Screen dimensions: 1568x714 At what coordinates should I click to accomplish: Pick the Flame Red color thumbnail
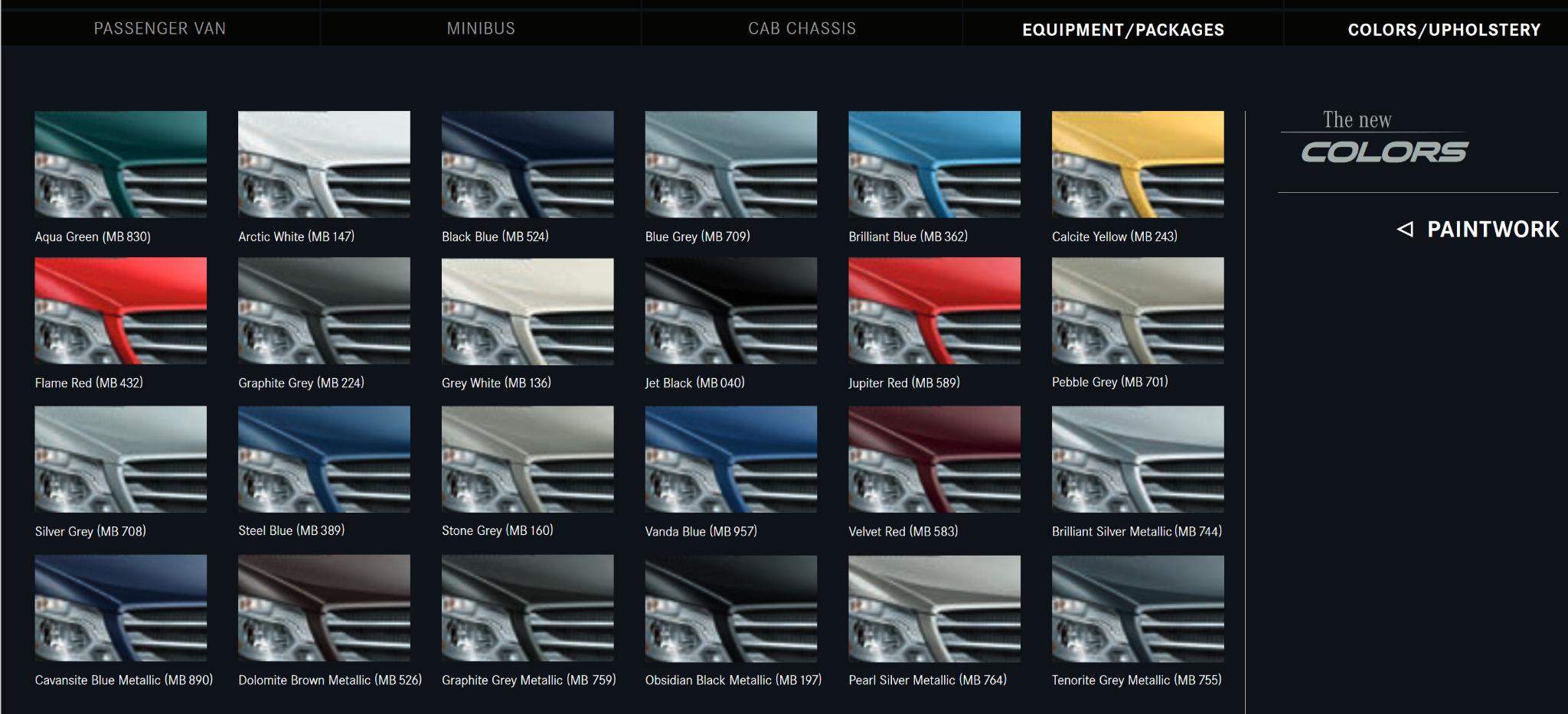pos(120,310)
